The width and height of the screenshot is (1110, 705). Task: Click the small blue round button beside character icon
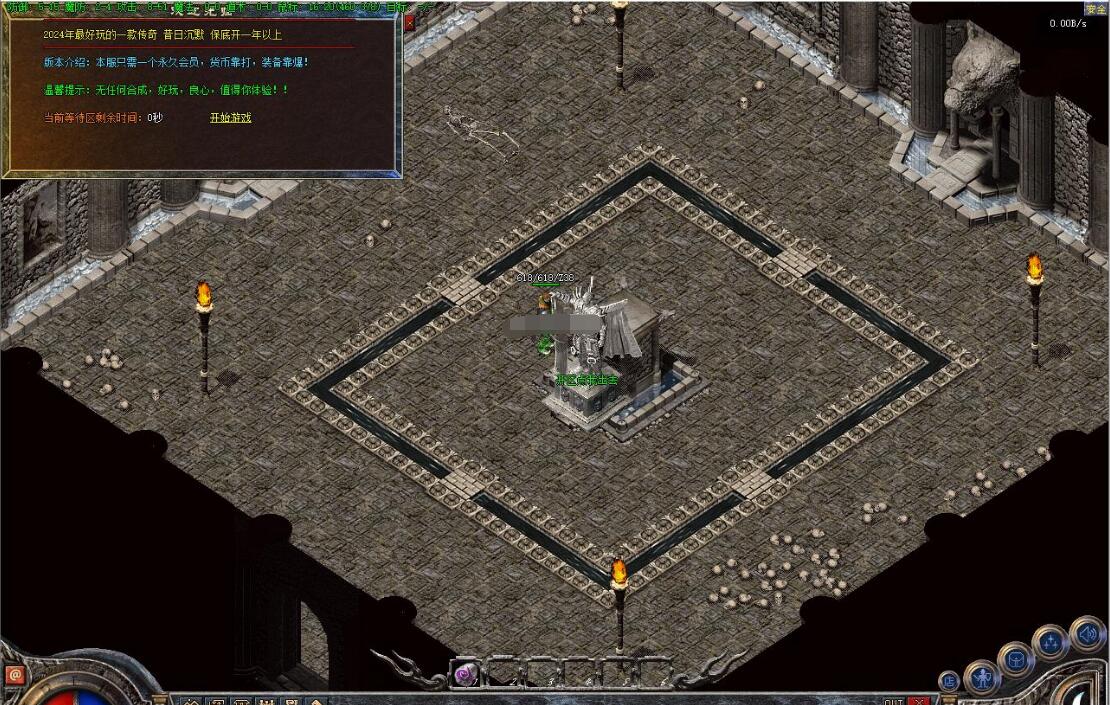pos(949,681)
